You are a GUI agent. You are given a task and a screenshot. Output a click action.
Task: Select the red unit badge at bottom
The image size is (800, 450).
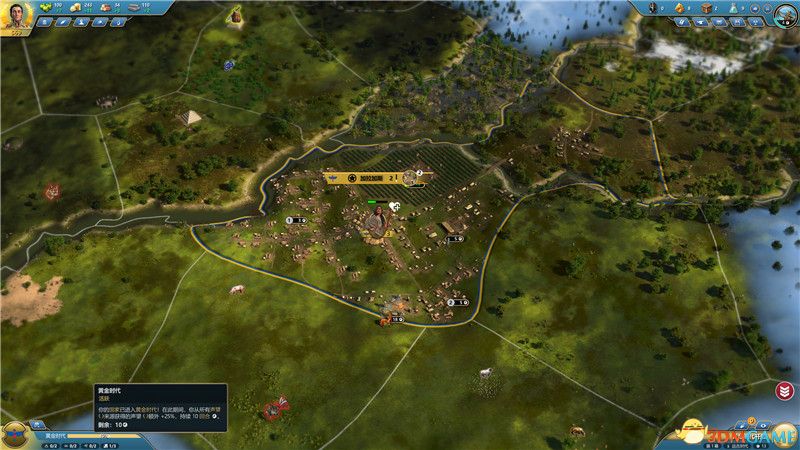coord(272,410)
